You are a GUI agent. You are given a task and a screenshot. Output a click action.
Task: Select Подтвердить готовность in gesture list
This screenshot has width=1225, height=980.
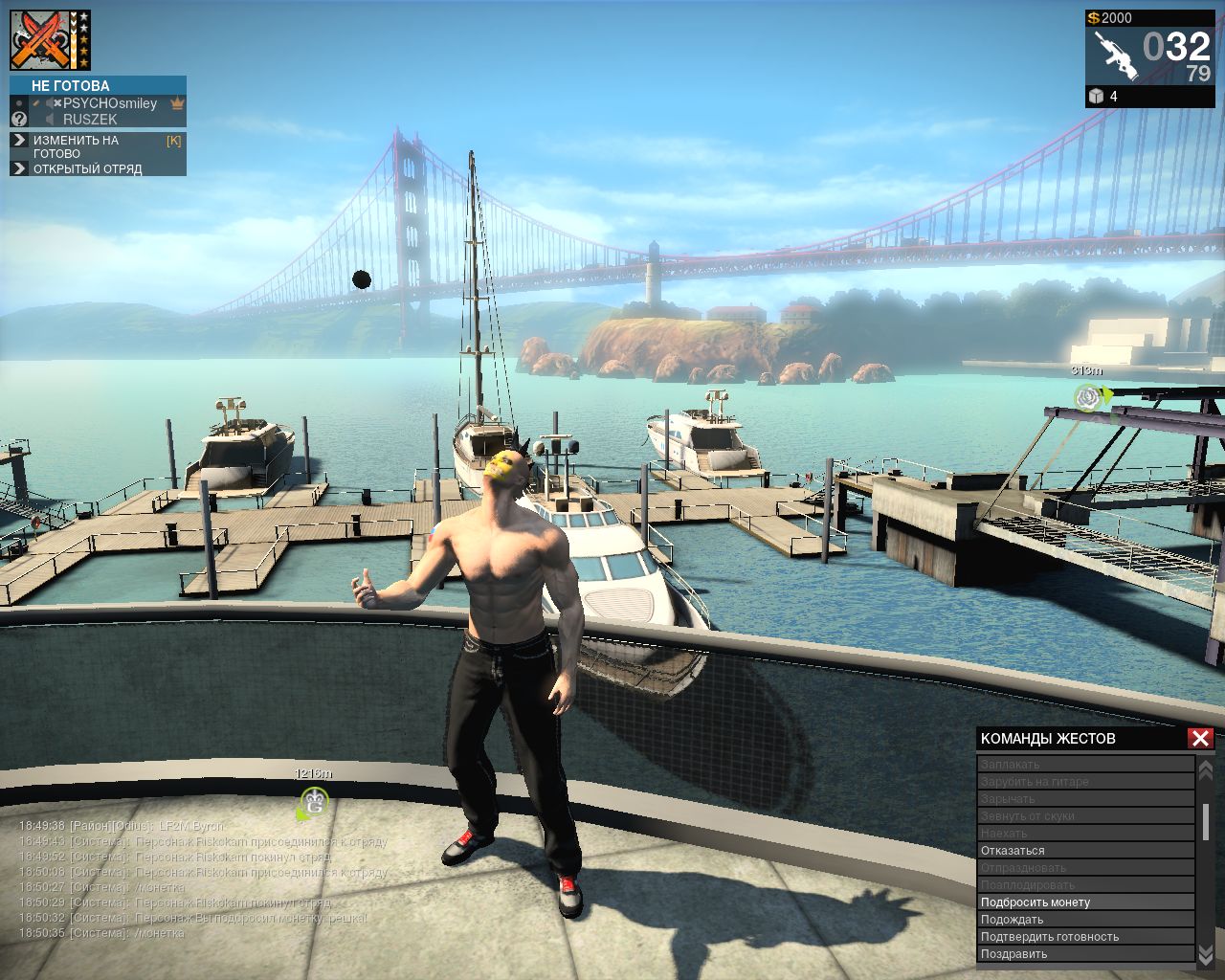pos(1049,937)
